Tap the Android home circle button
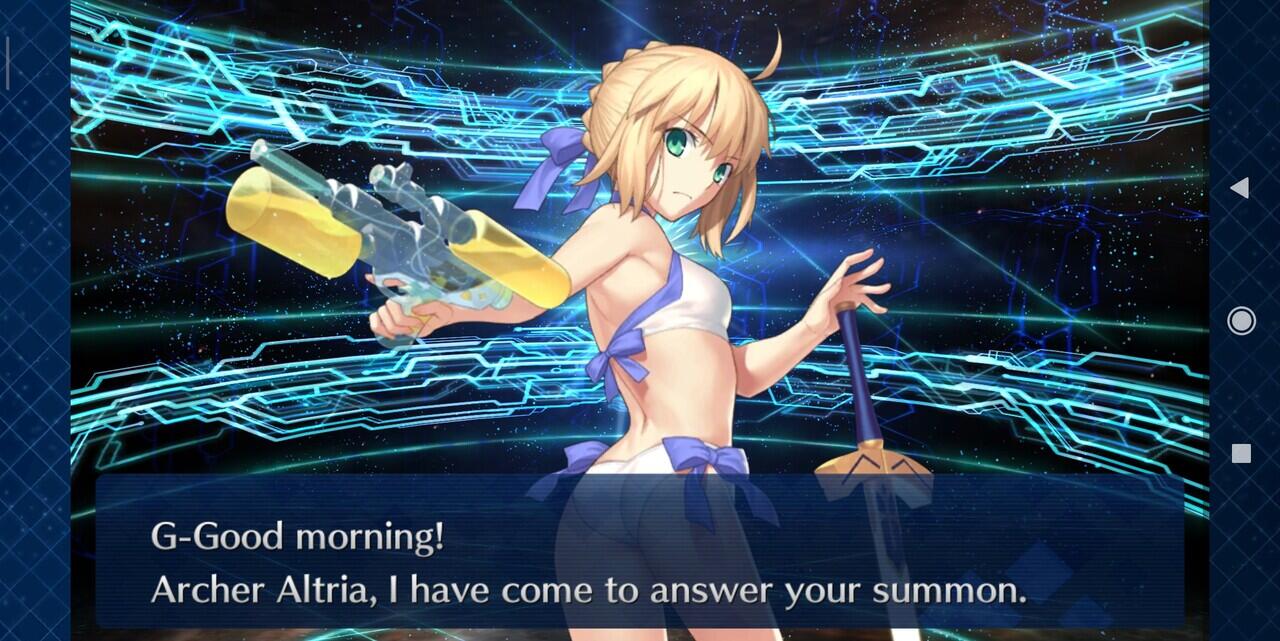Viewport: 1280px width, 641px height. [1241, 320]
